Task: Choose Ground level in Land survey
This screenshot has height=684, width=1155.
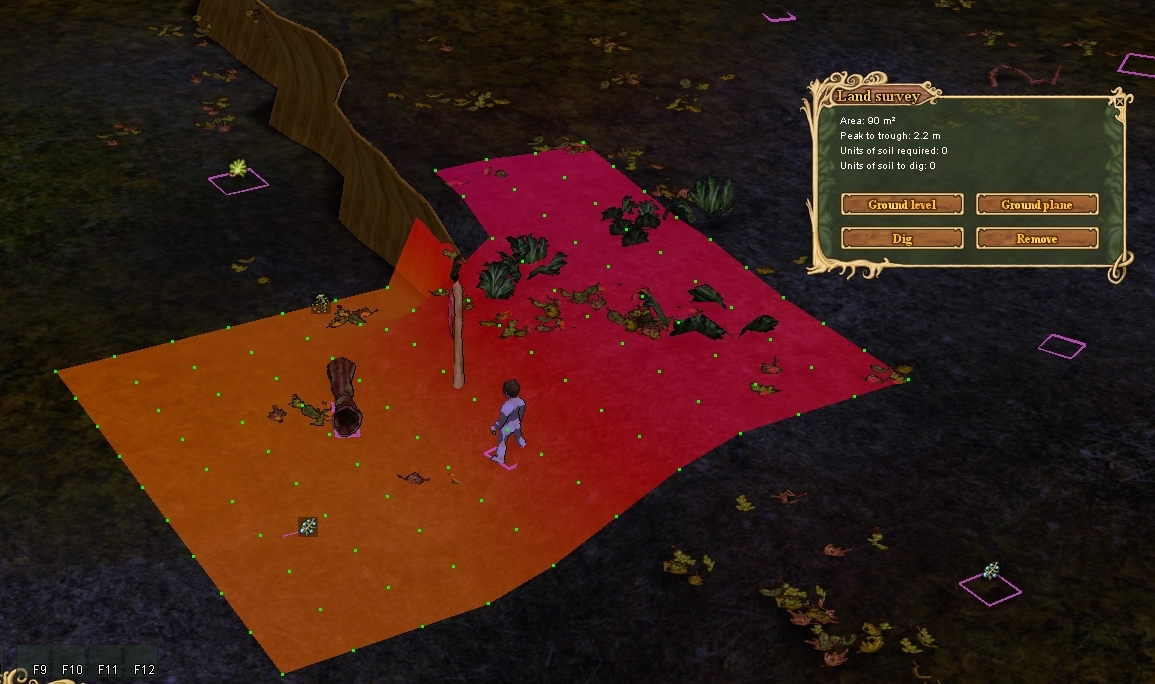Action: click(902, 205)
